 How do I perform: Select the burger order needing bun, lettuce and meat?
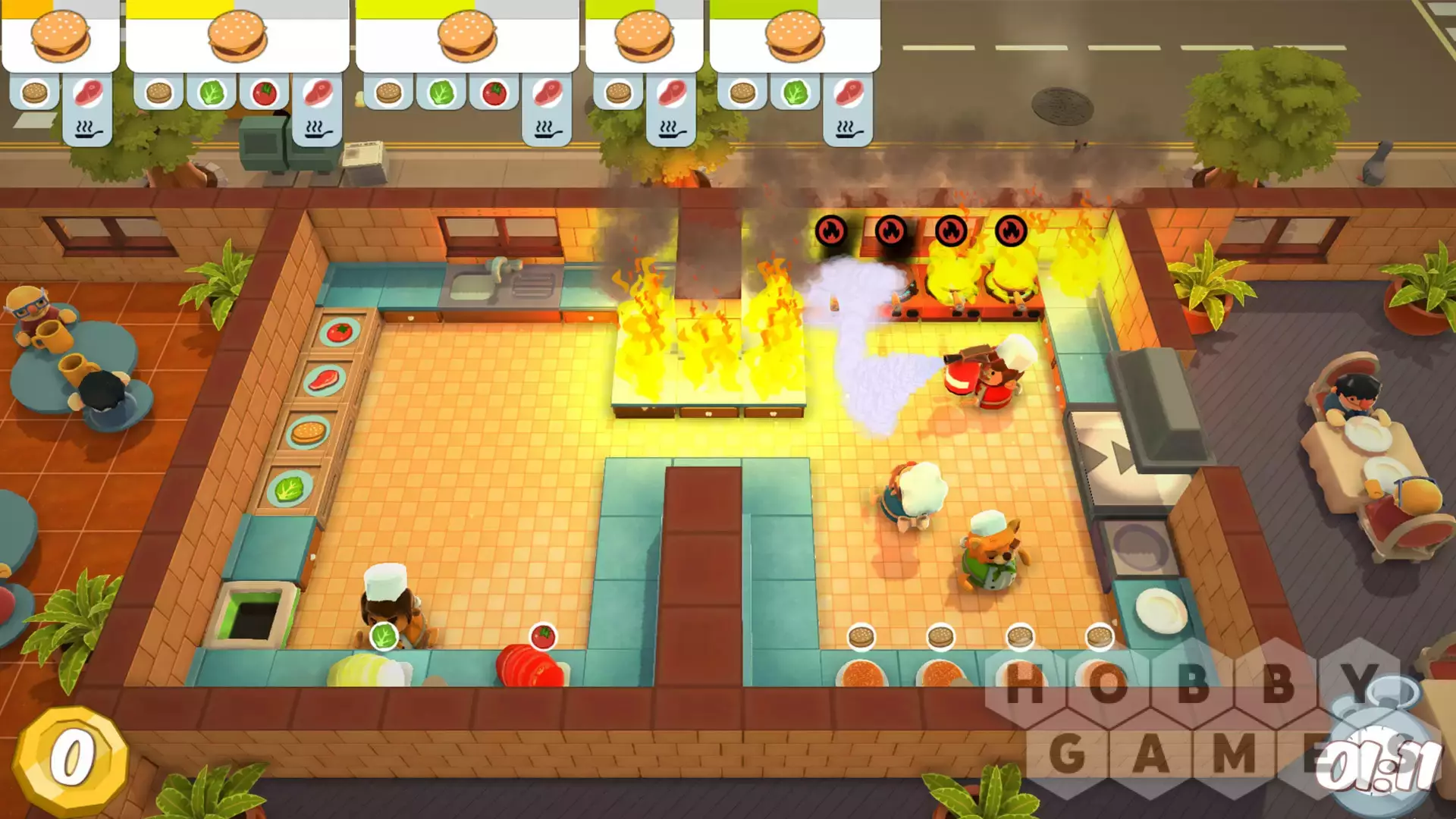[794, 38]
